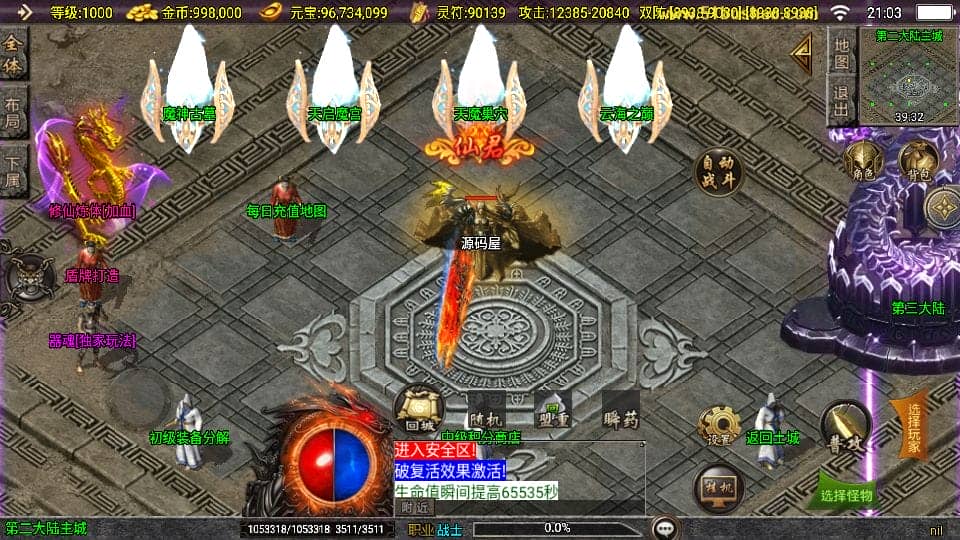Open the minimap of 第二大陆兰城

coord(908,77)
